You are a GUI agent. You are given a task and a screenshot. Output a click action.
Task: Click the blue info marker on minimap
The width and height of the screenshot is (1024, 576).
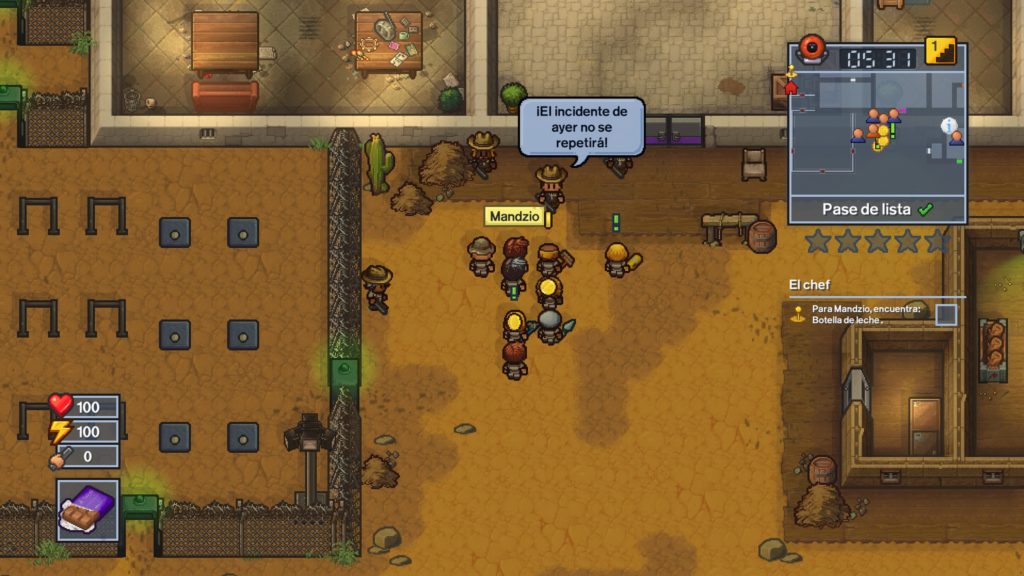948,125
